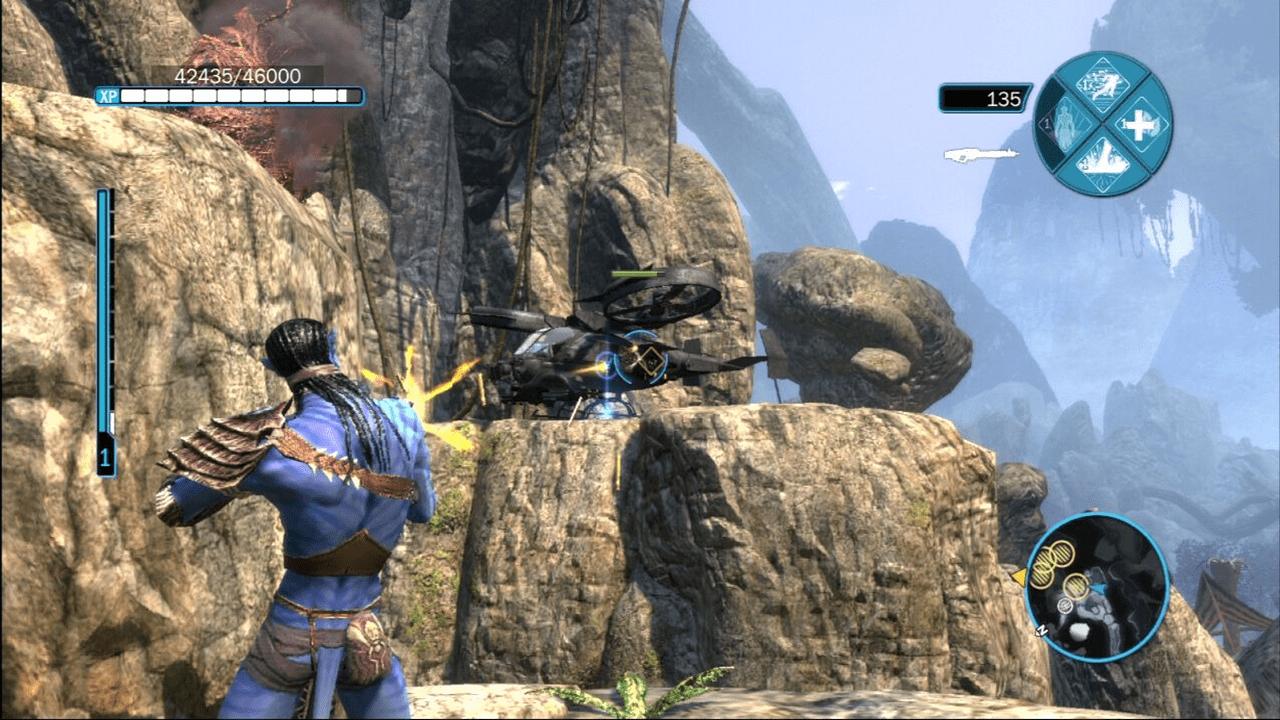Select the sprint skill at the top of the wheel
Viewport: 1280px width, 720px height.
point(1102,85)
